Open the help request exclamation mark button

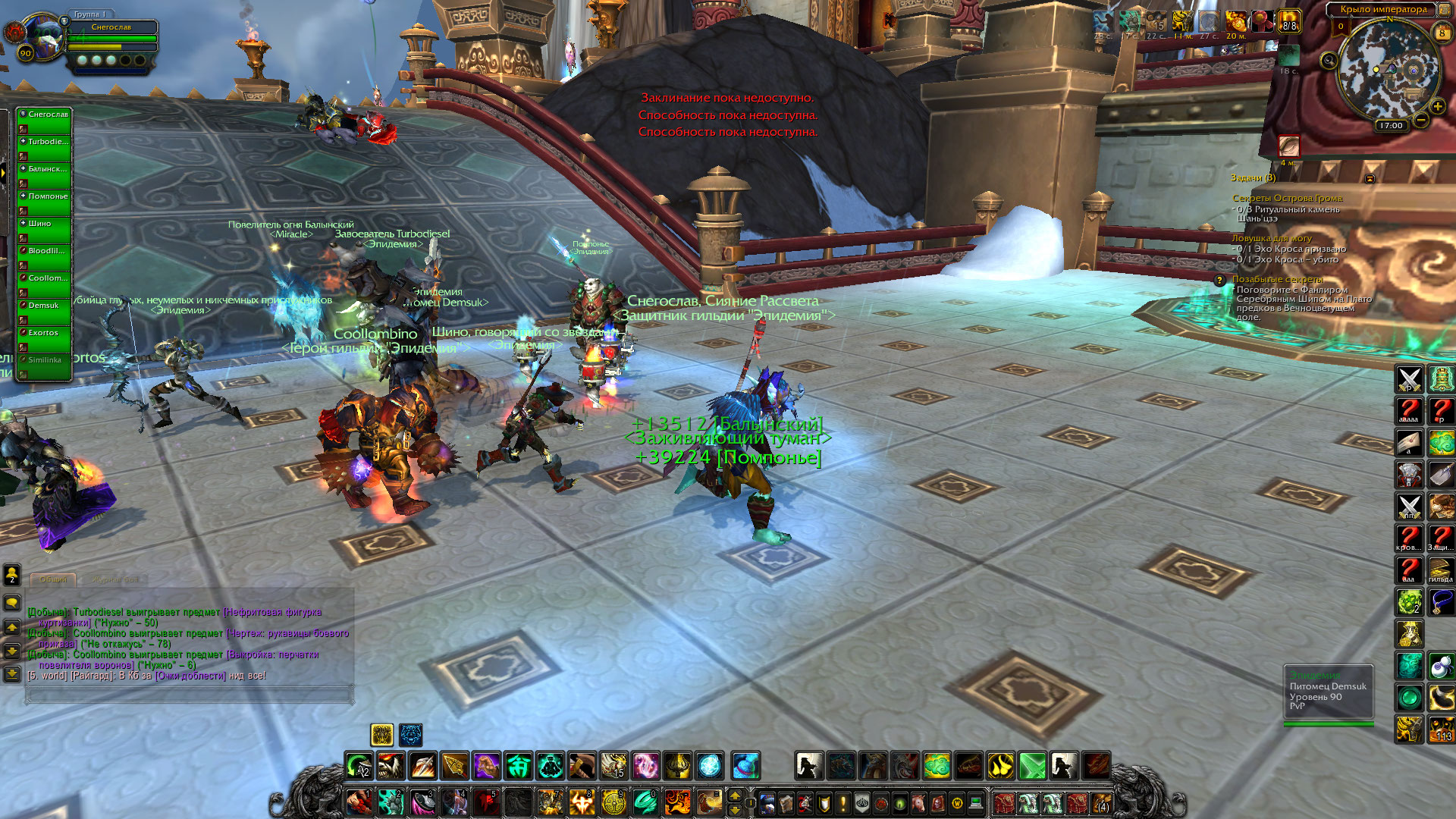click(843, 802)
